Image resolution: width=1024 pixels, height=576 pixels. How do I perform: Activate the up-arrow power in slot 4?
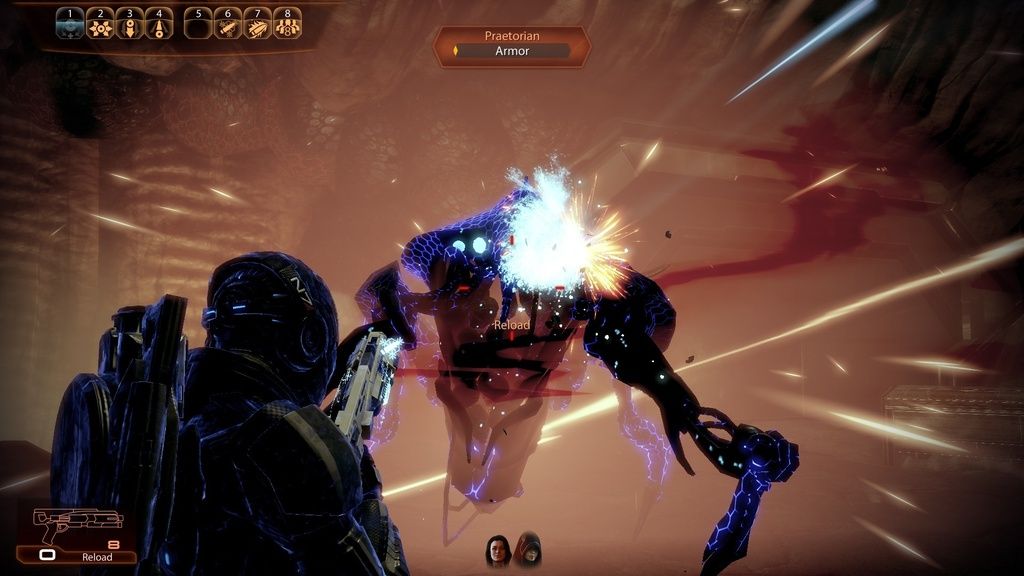[x=159, y=24]
